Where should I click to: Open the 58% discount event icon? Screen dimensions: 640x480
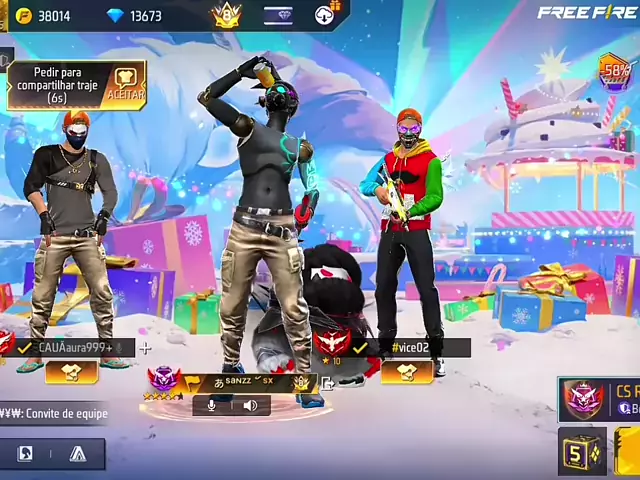616,72
